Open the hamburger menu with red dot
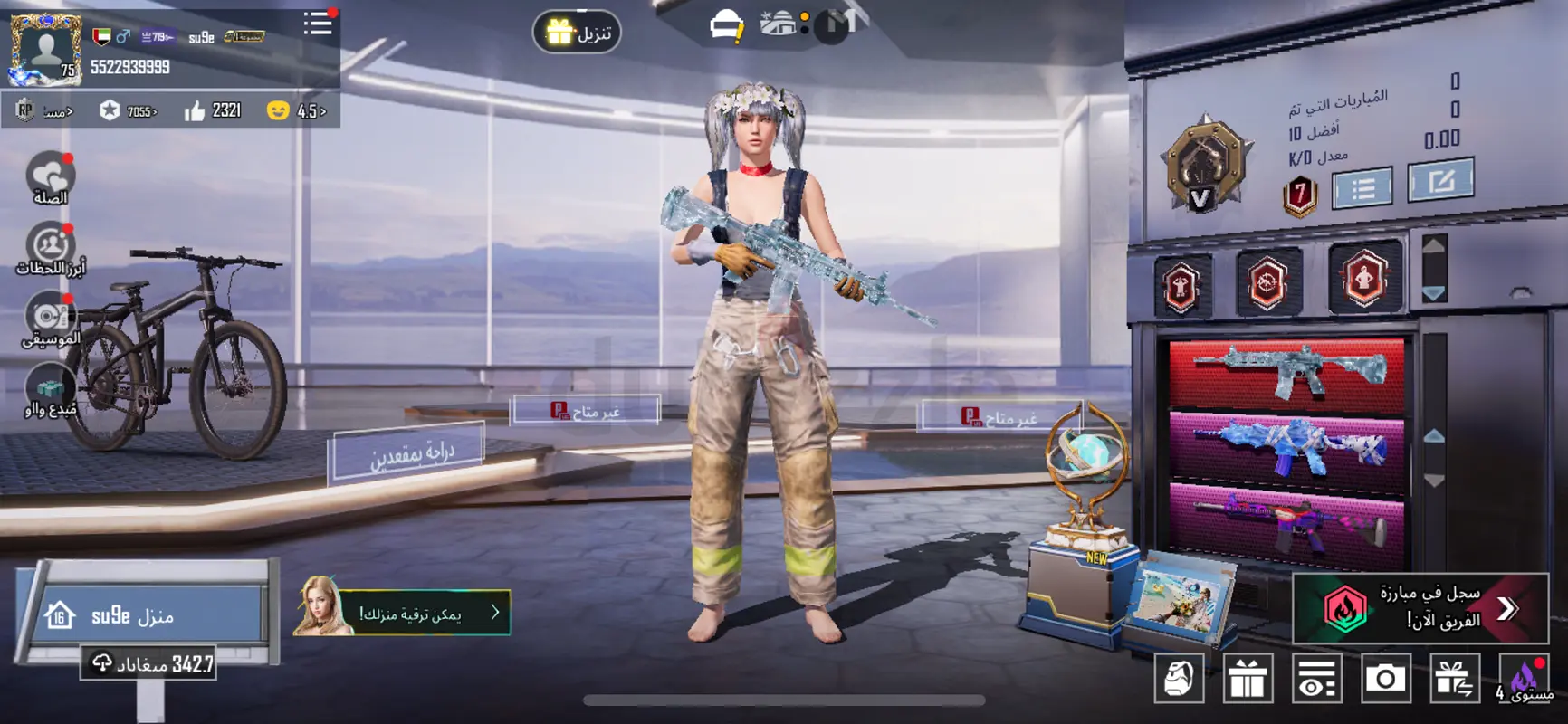The image size is (1568, 724). pos(318,24)
